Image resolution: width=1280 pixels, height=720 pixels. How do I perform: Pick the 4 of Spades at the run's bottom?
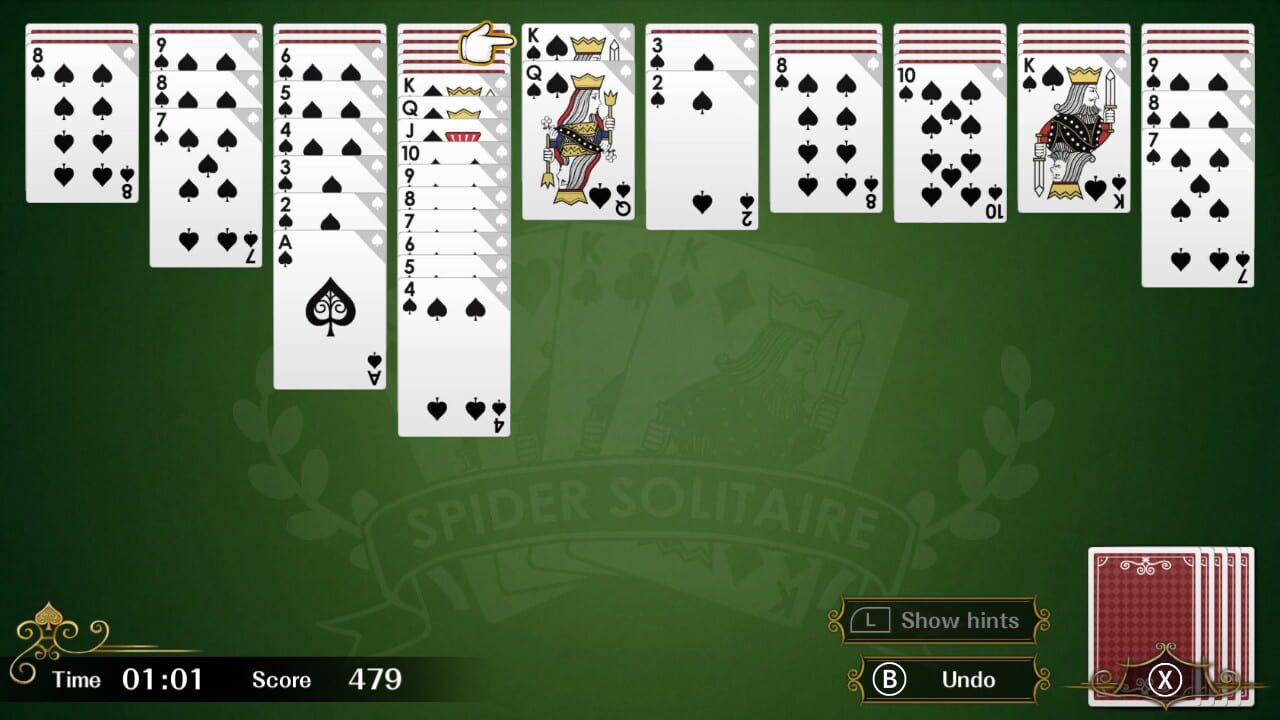[453, 360]
